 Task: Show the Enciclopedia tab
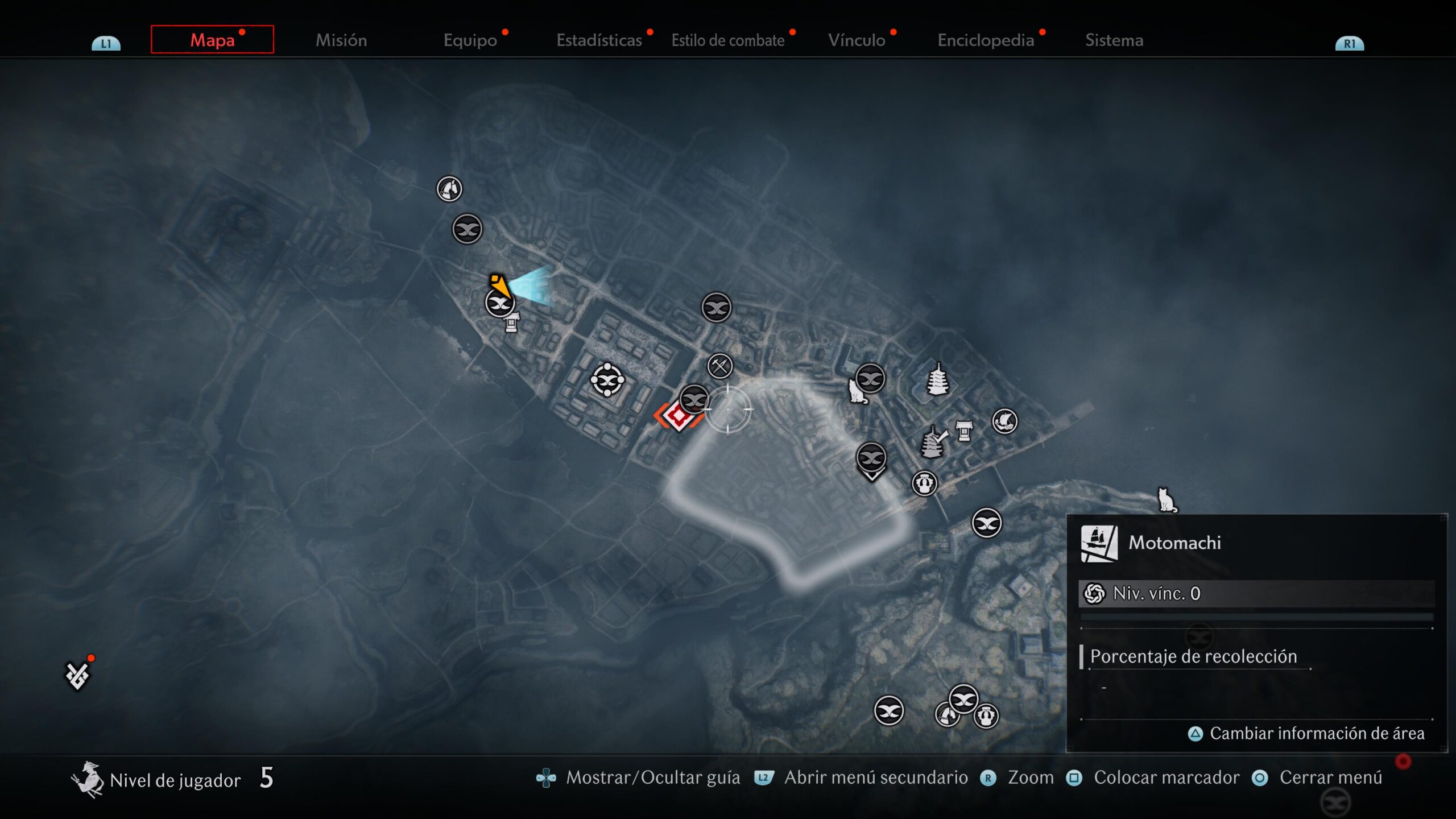click(x=986, y=40)
